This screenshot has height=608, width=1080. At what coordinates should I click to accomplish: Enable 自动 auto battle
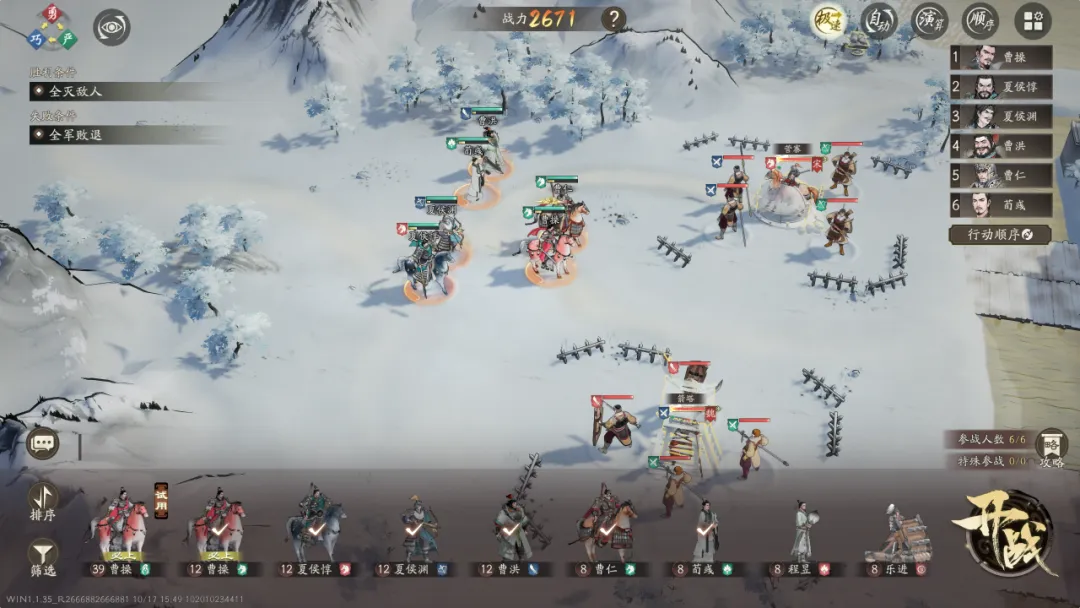pyautogui.click(x=879, y=21)
